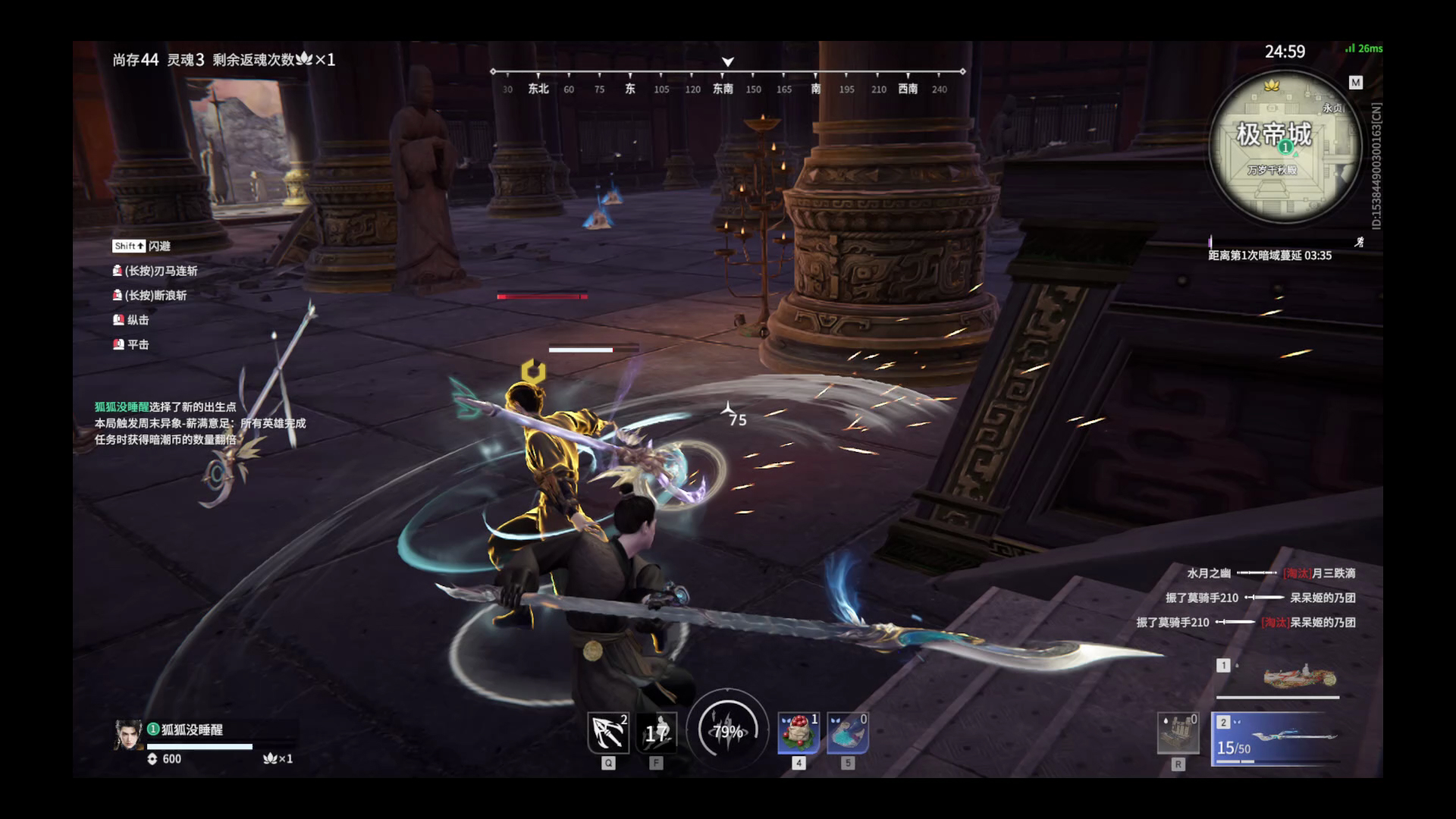Select the equipped polearm weapon slot
This screenshot has height=819, width=1456.
(x=1276, y=739)
